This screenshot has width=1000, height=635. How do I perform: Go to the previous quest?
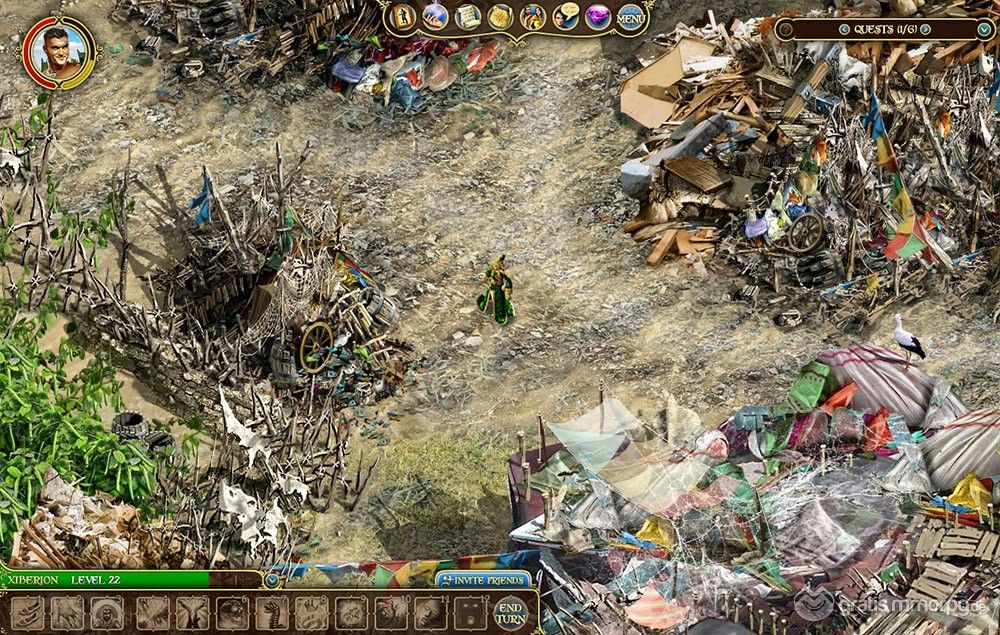coord(844,29)
